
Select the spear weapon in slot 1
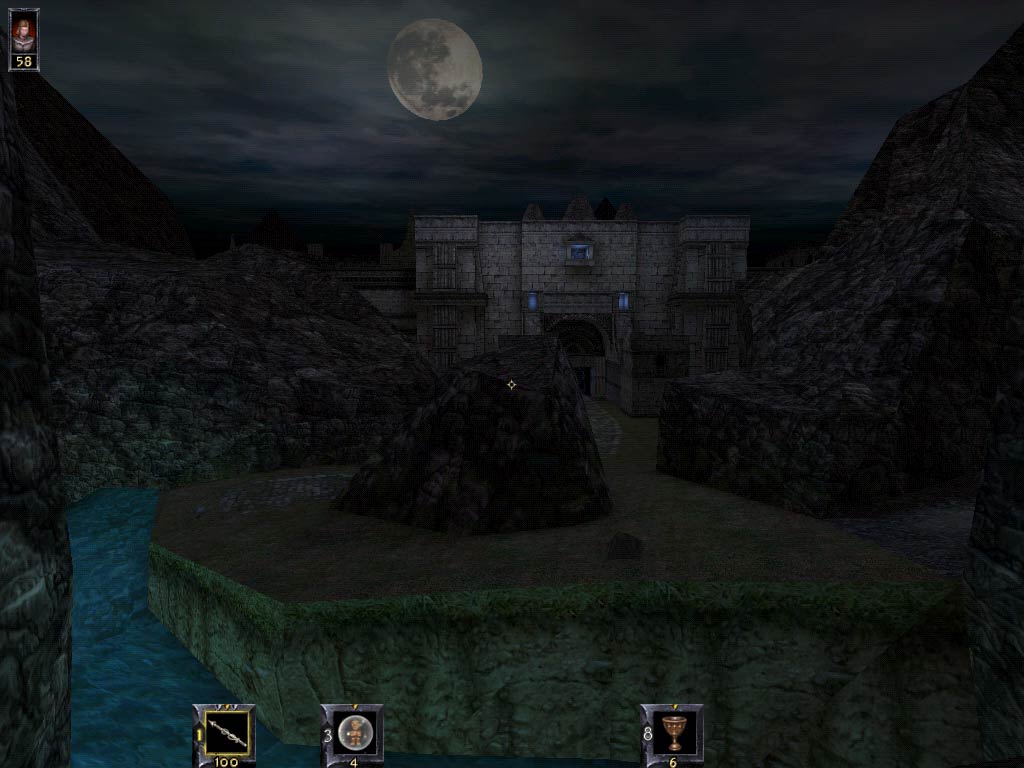point(227,732)
